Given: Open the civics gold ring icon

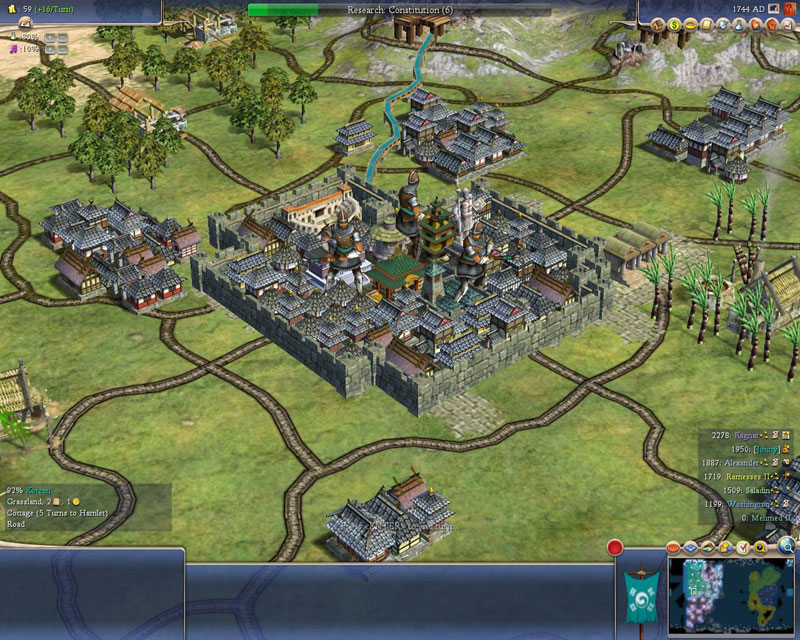Looking at the screenshot, I should pyautogui.click(x=690, y=25).
